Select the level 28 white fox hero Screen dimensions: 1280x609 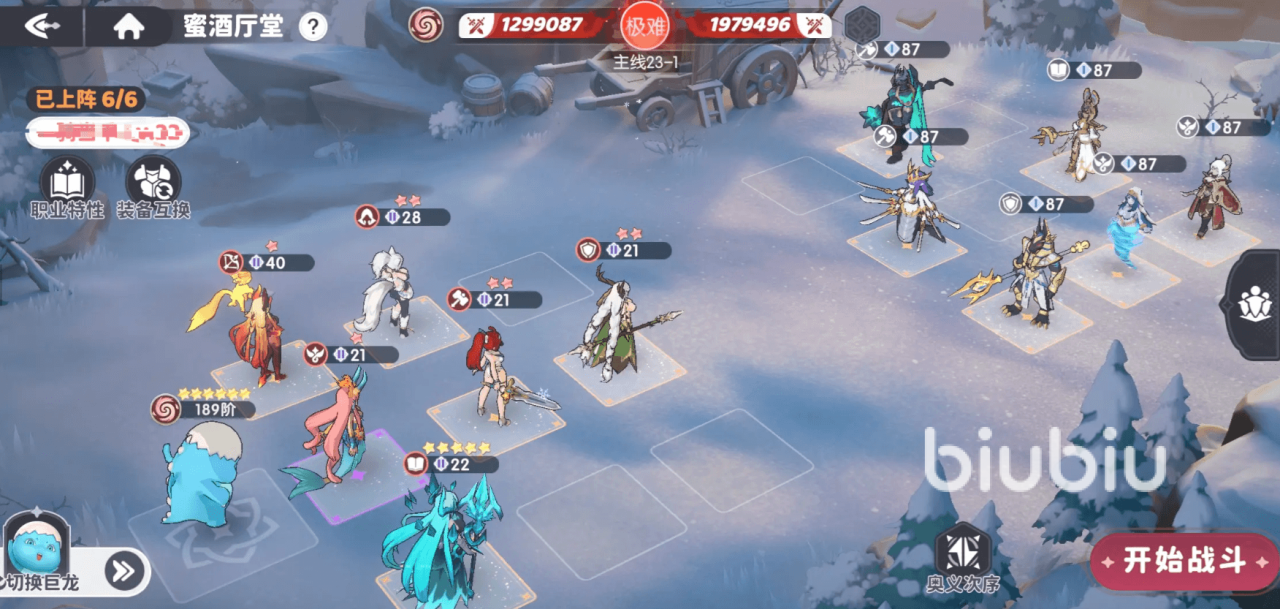[392, 292]
